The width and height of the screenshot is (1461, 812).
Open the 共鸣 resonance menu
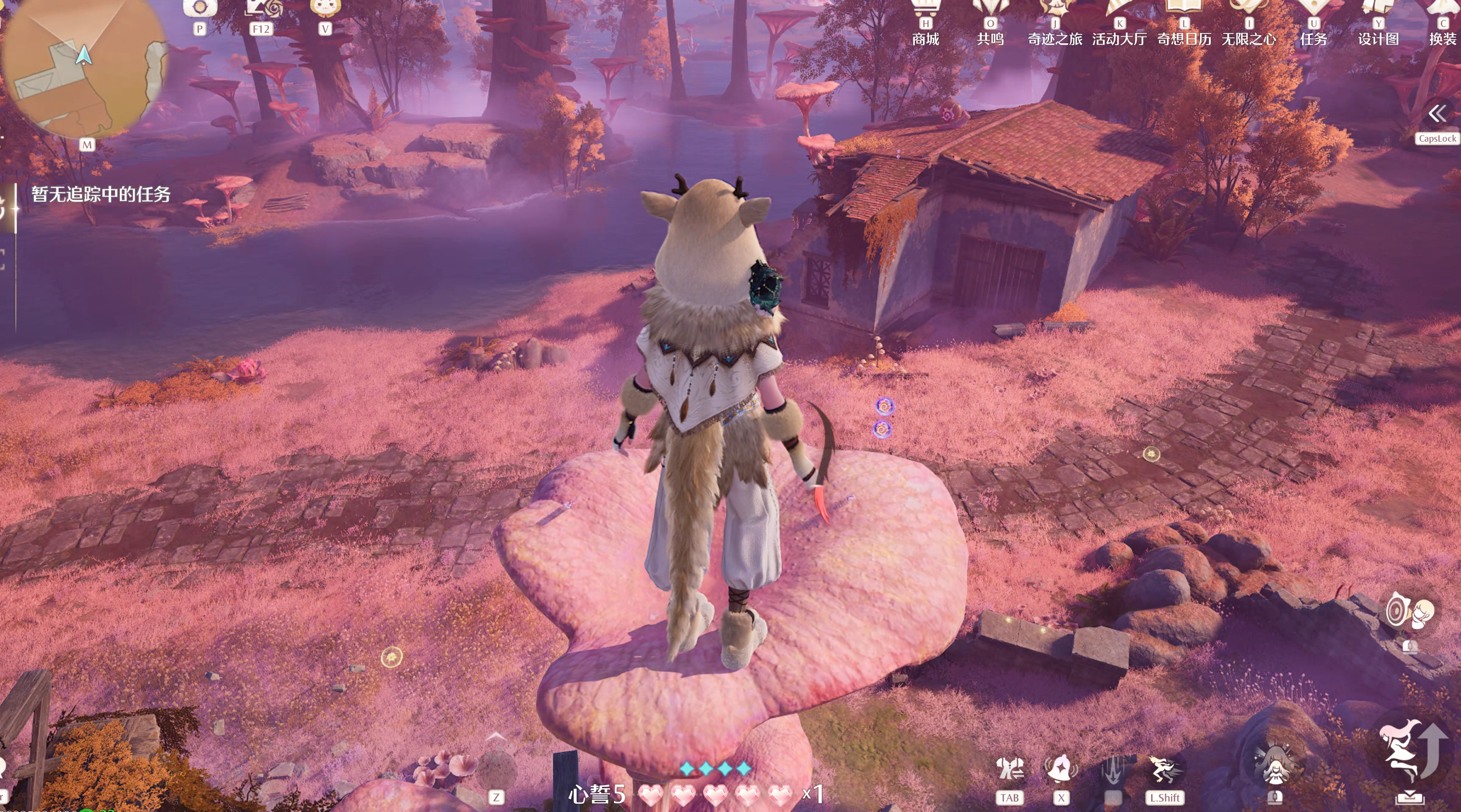tap(990, 23)
